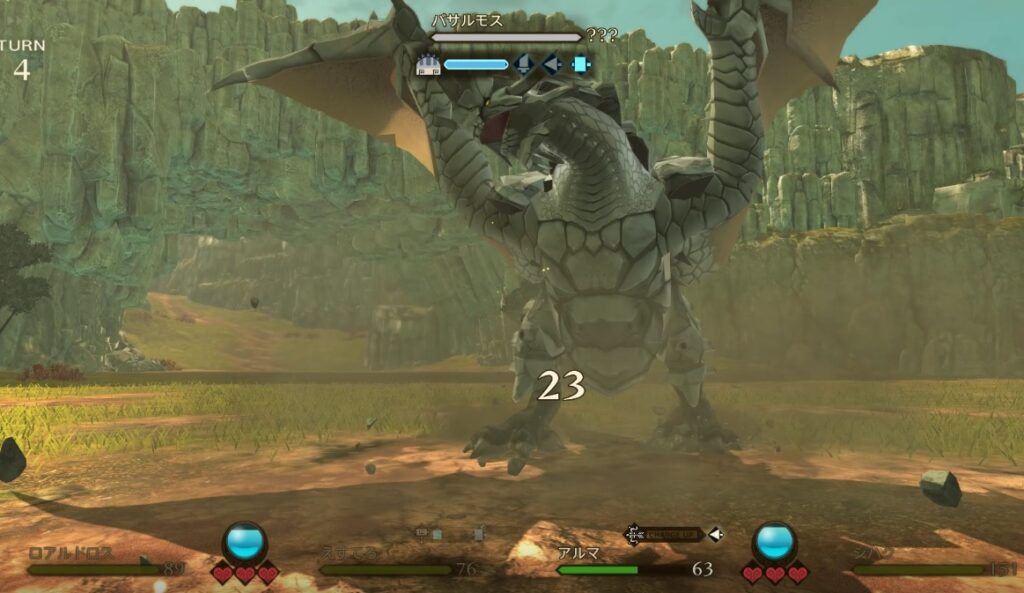
Task: Click the white monster body-part icon
Action: 427,65
